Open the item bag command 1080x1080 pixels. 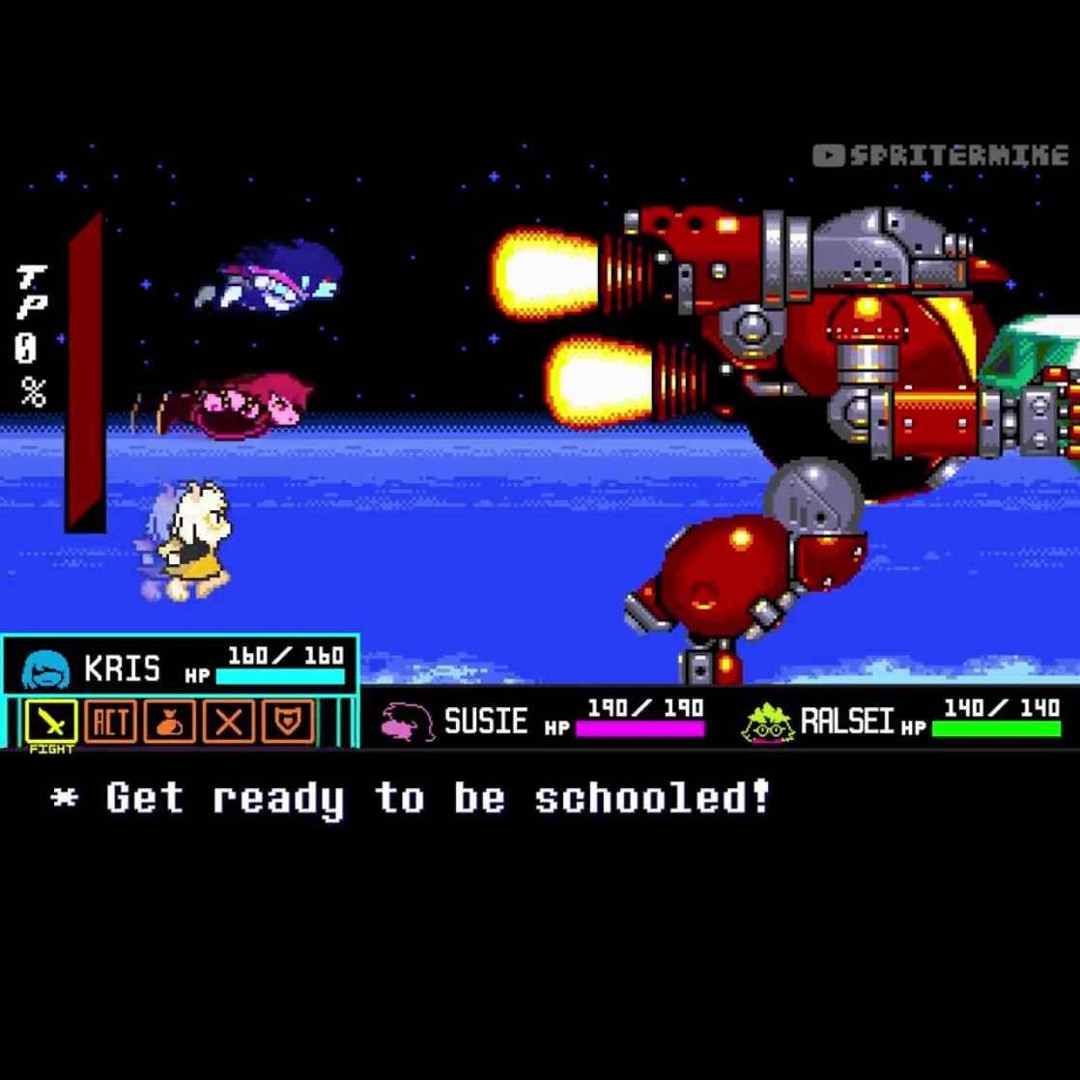click(x=169, y=720)
